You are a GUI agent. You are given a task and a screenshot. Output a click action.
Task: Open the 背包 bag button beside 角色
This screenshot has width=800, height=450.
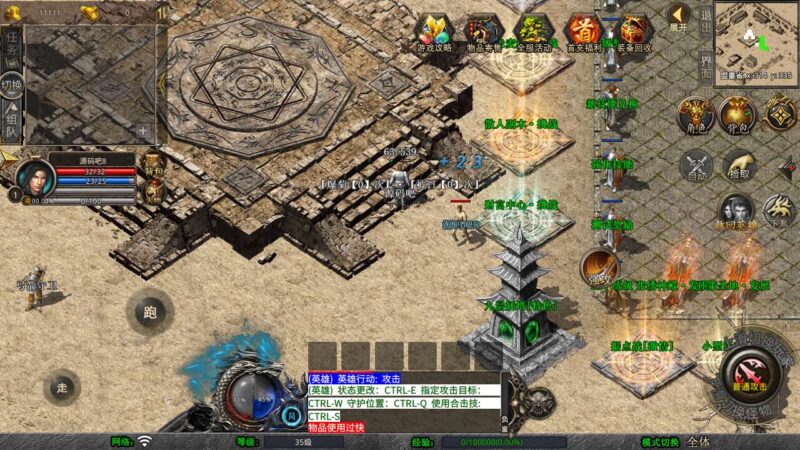(737, 117)
